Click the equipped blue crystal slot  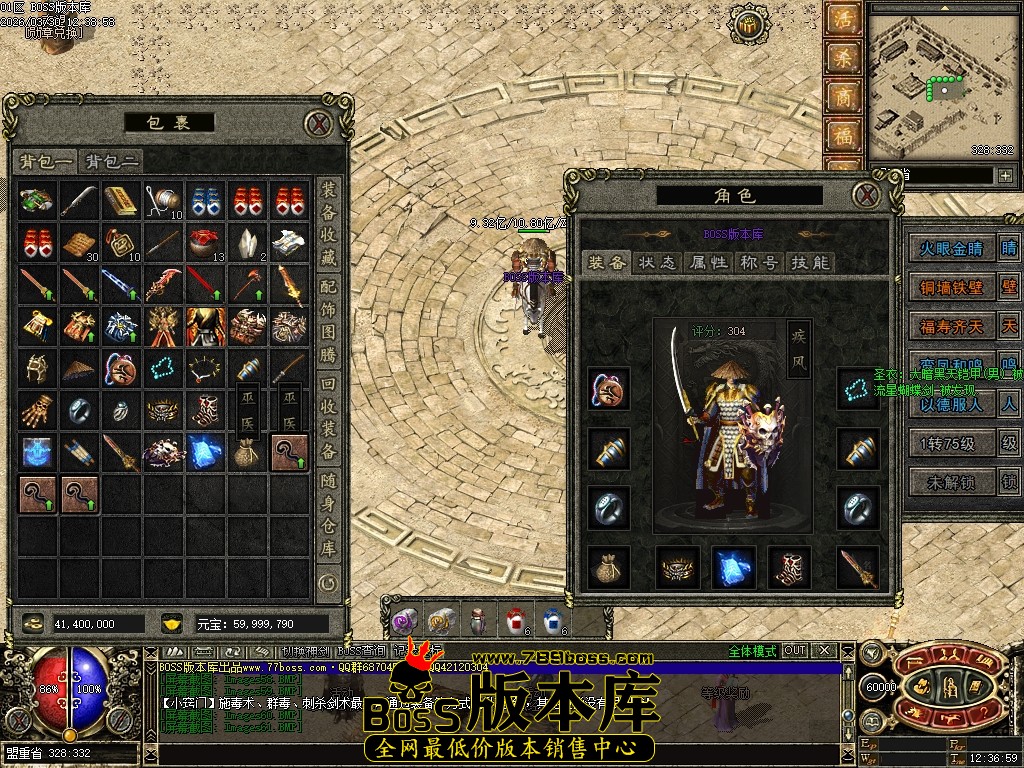click(x=732, y=567)
